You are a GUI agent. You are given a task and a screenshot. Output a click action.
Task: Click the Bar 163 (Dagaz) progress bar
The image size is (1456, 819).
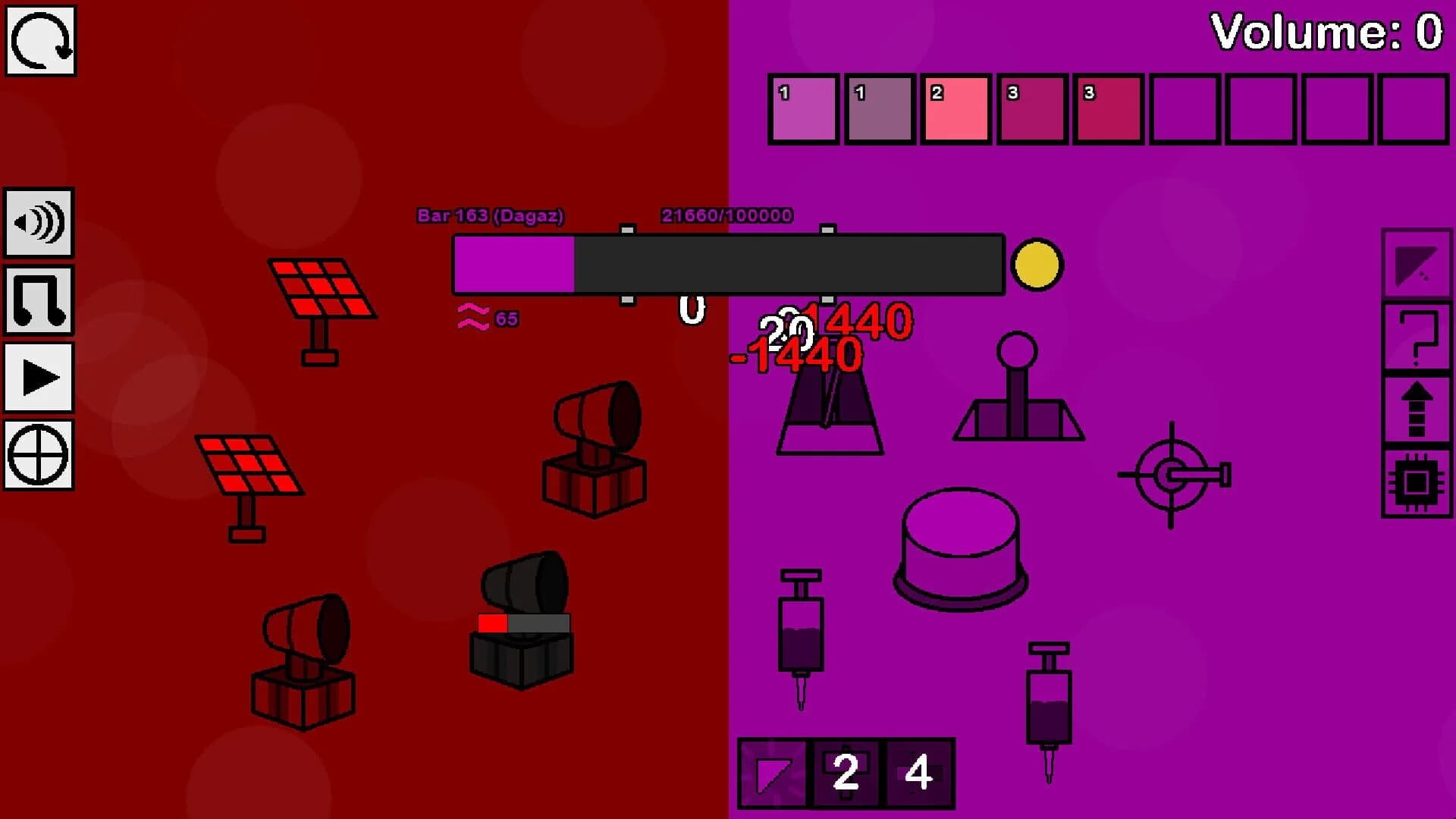728,265
